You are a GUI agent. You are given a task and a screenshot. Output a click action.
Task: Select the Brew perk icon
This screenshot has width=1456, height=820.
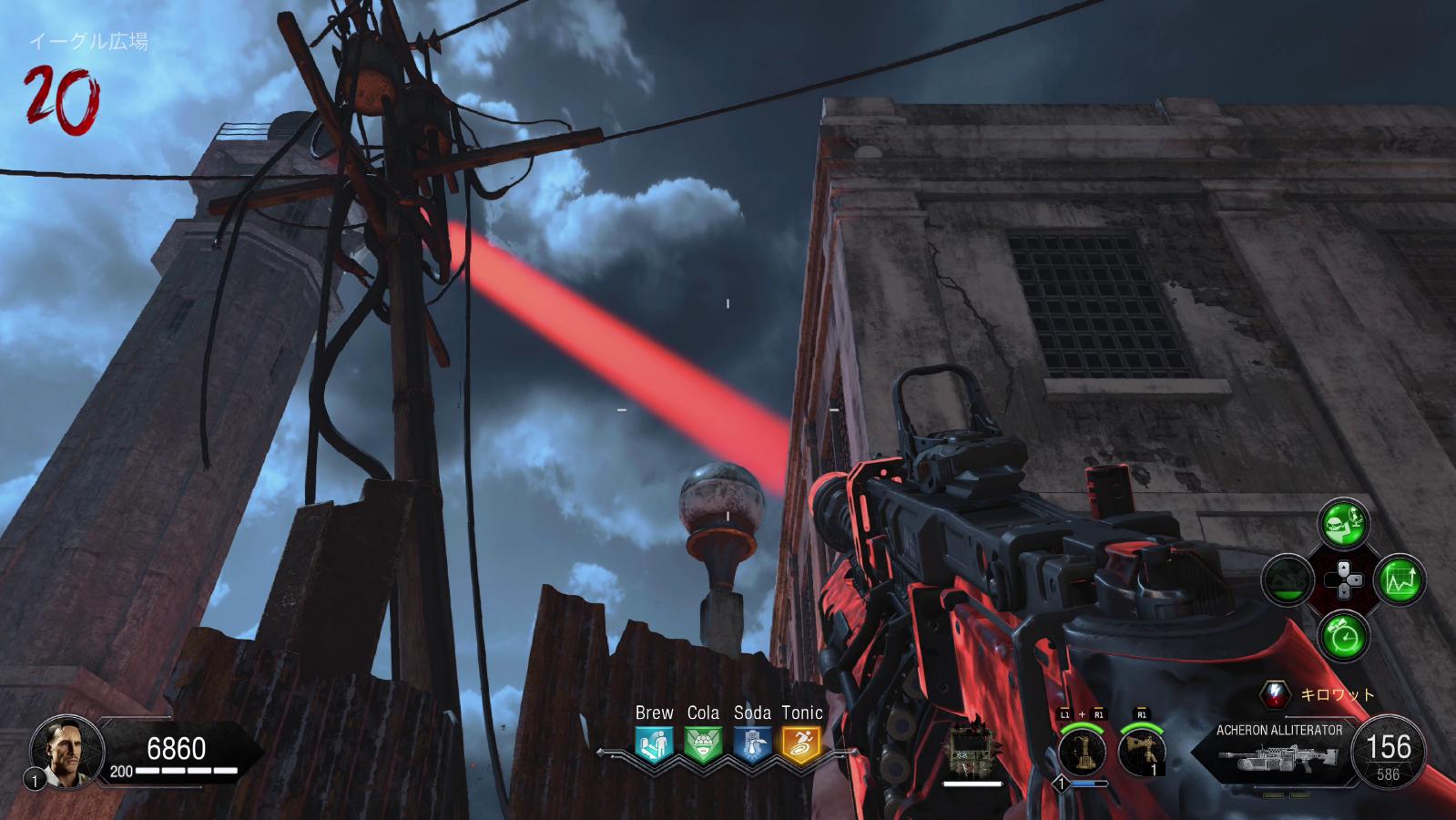point(654,743)
